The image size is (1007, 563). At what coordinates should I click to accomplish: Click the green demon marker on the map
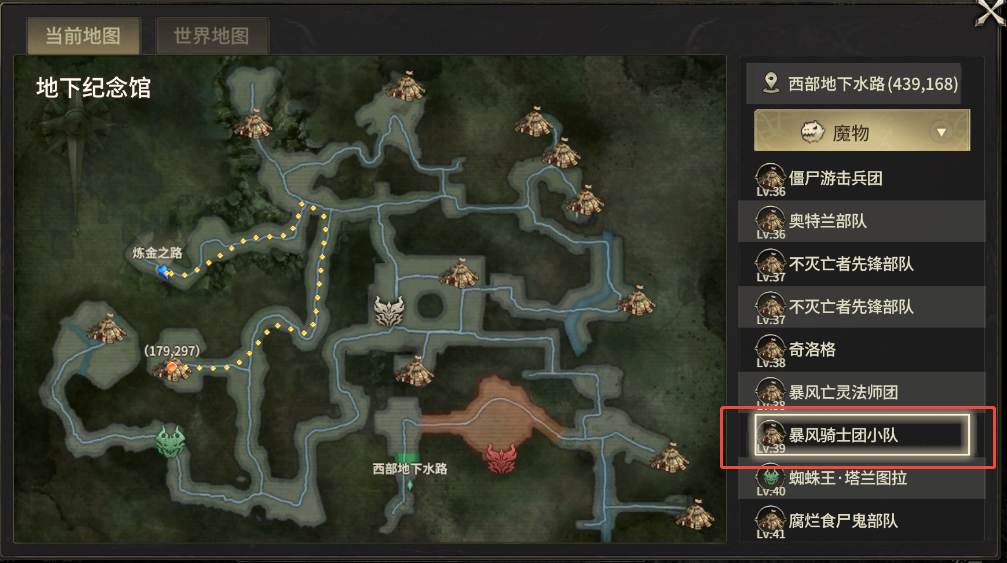click(171, 440)
